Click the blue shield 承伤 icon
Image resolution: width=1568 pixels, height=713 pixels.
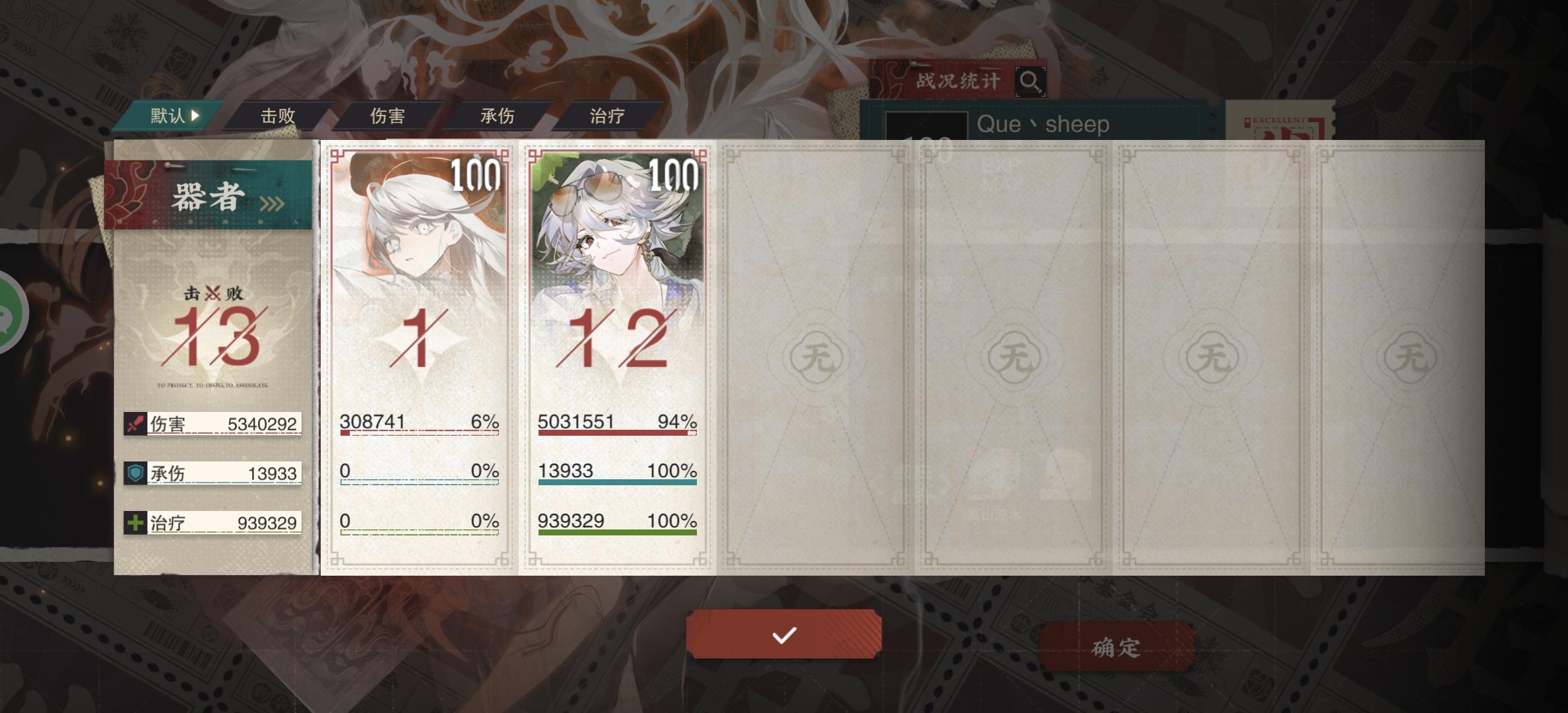click(x=134, y=473)
